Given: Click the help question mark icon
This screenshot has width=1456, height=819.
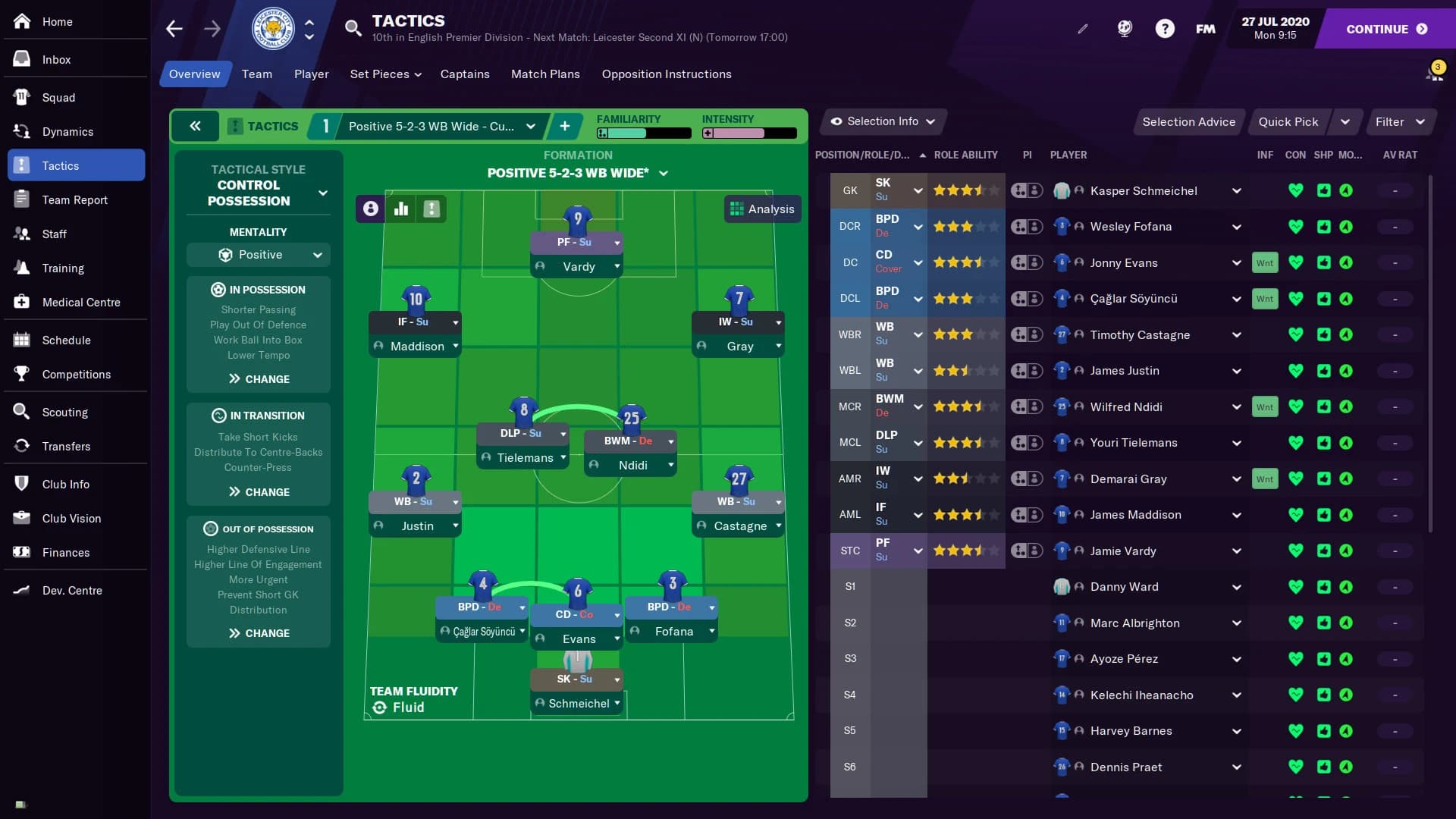Looking at the screenshot, I should [x=1164, y=28].
